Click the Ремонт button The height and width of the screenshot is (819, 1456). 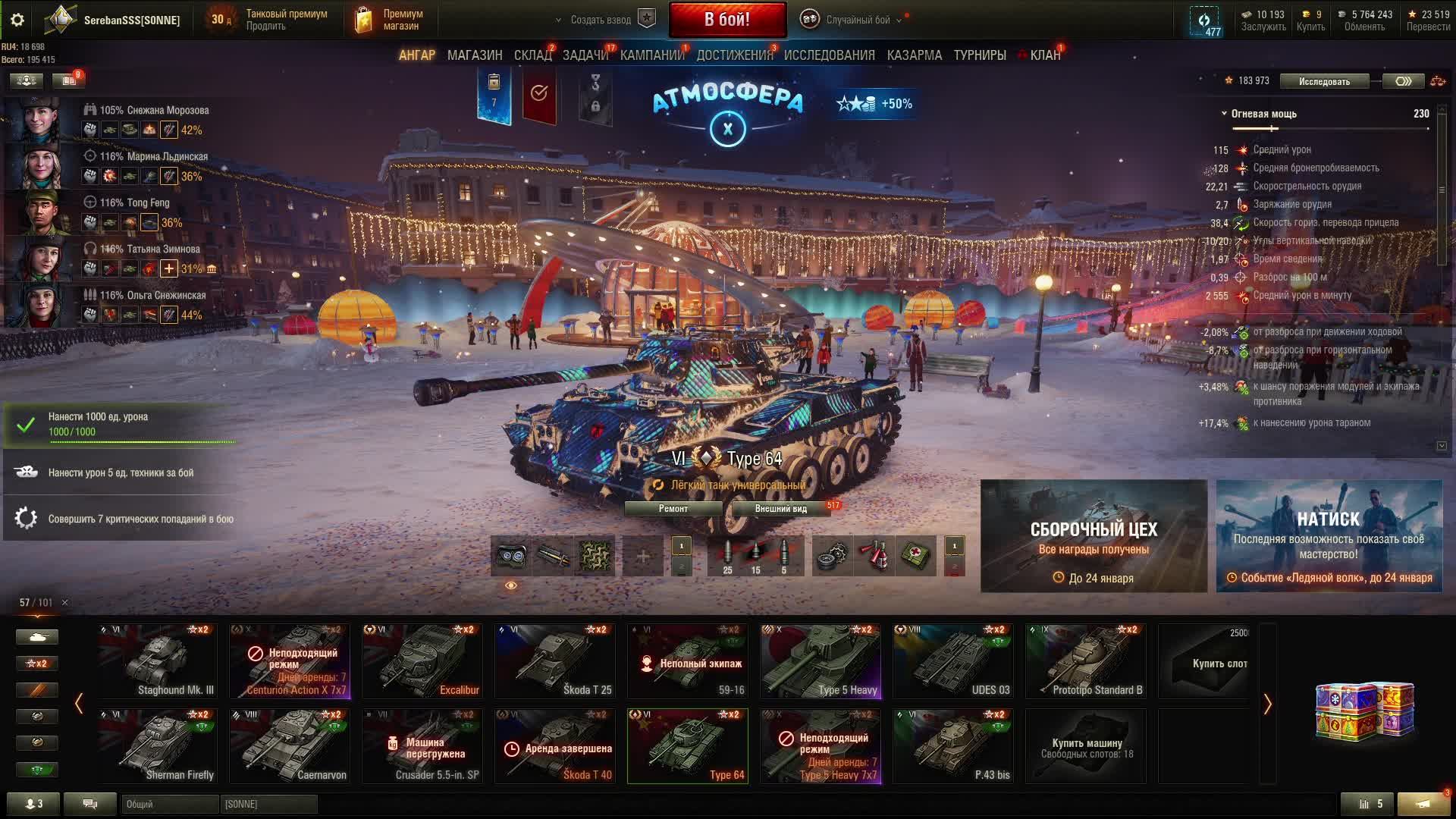(x=673, y=509)
